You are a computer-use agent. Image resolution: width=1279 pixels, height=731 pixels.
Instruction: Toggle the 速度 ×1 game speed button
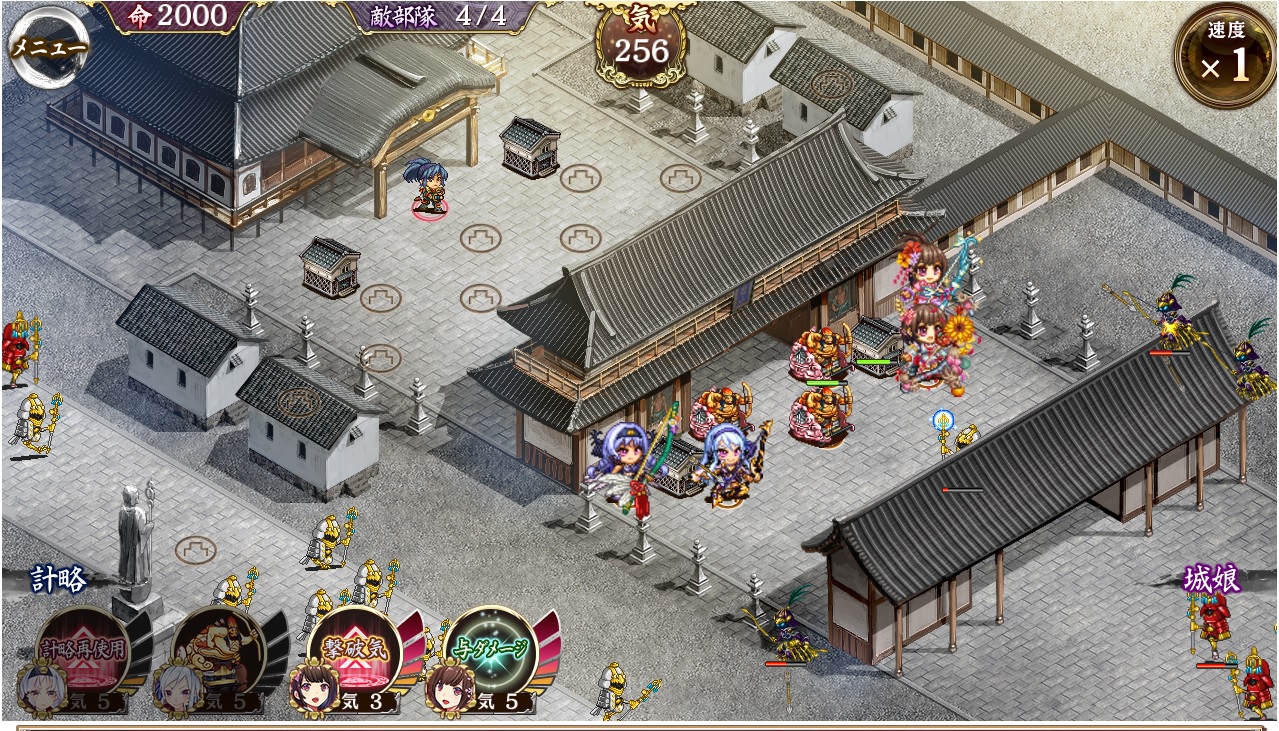(x=1224, y=55)
